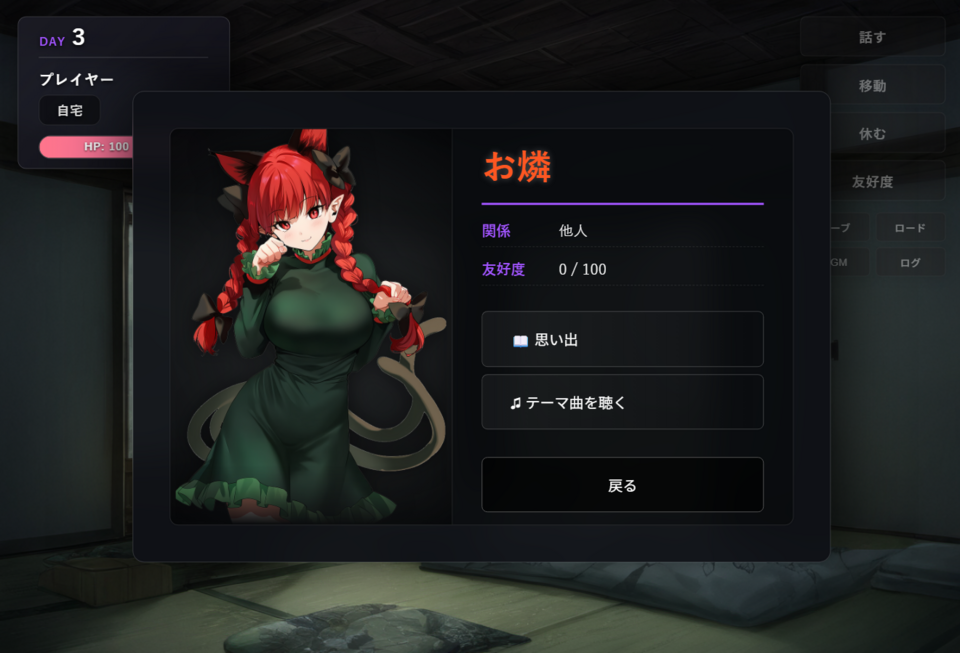
Task: Choose the 移動 move command
Action: (872, 85)
